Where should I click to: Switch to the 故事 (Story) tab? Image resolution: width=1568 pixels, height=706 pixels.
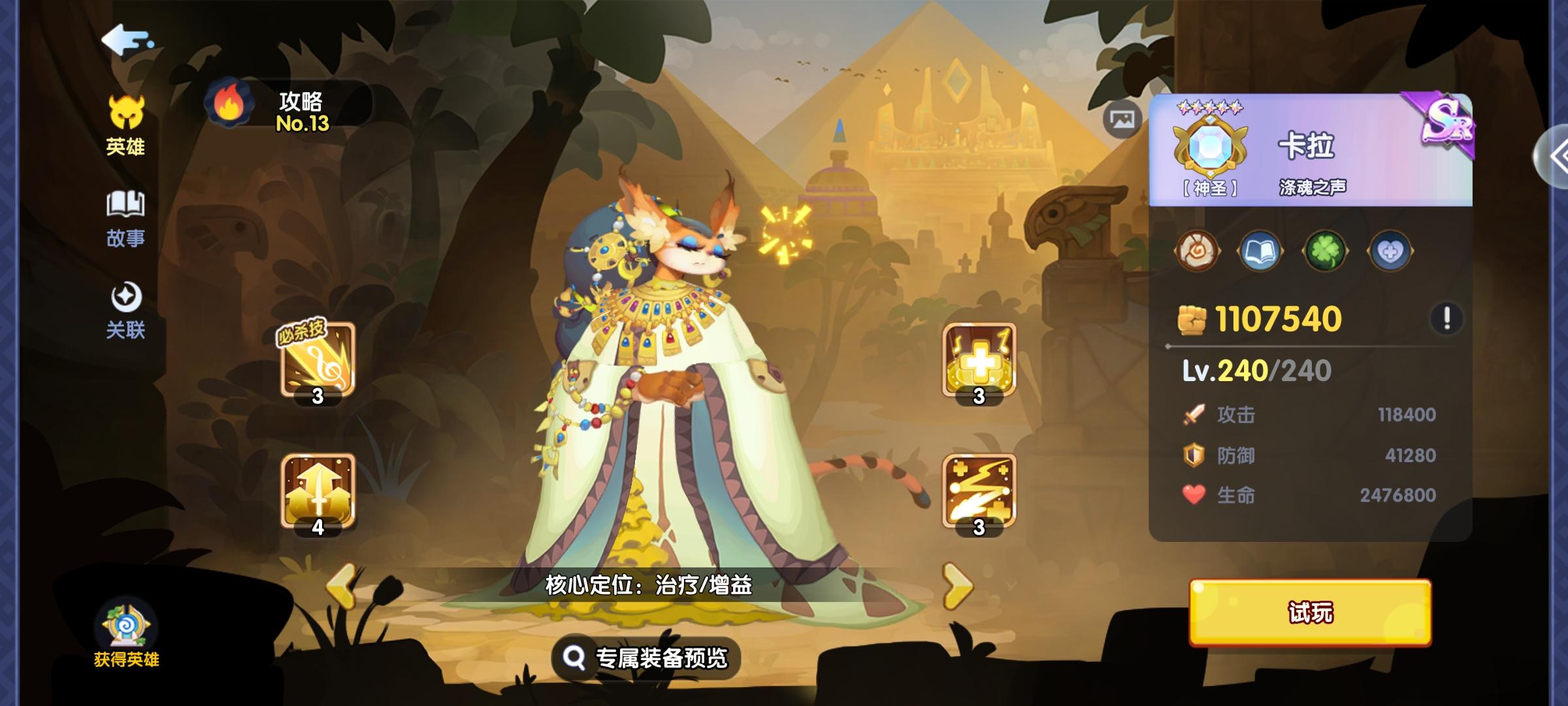(x=125, y=216)
